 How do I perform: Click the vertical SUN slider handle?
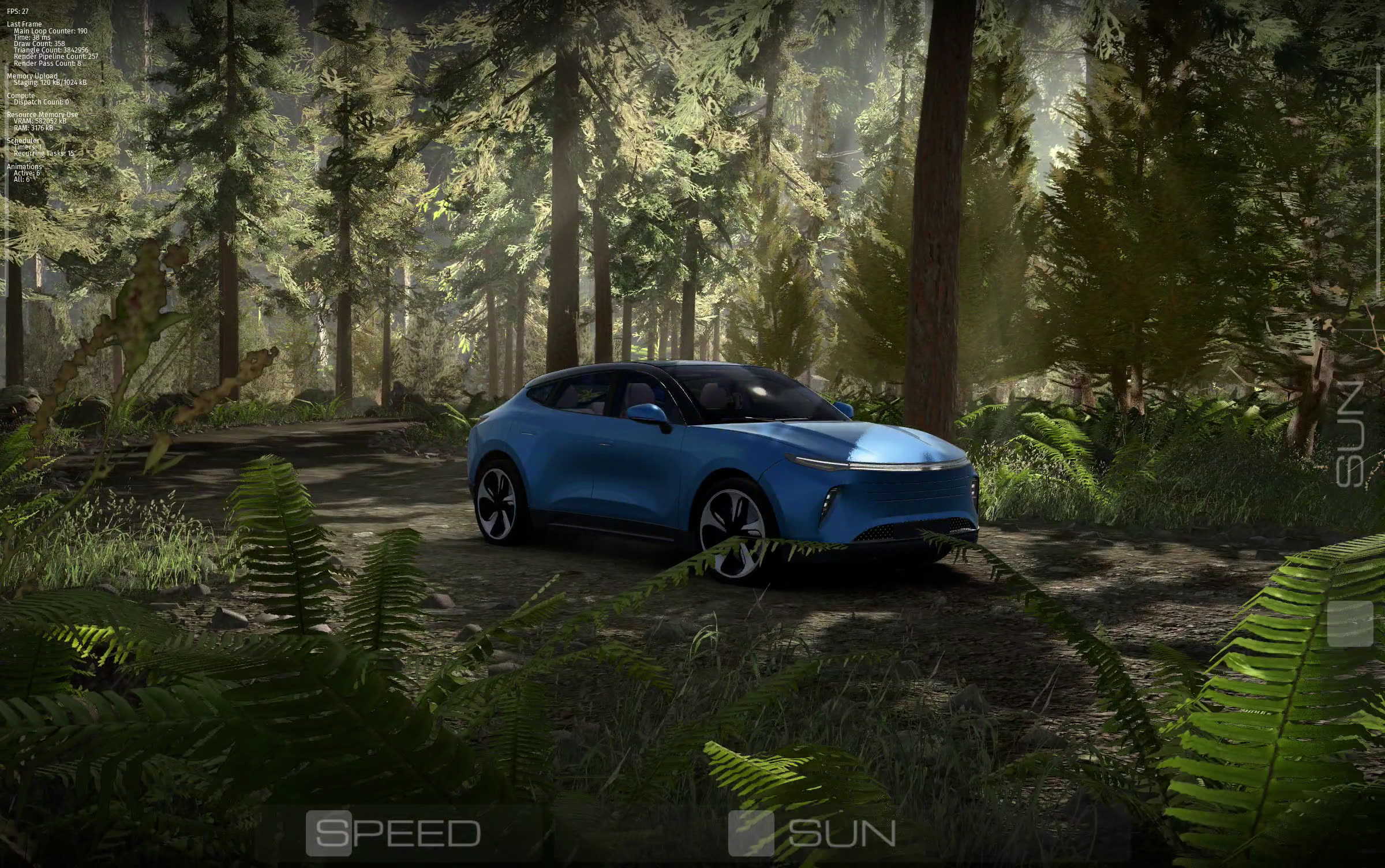coord(1350,624)
